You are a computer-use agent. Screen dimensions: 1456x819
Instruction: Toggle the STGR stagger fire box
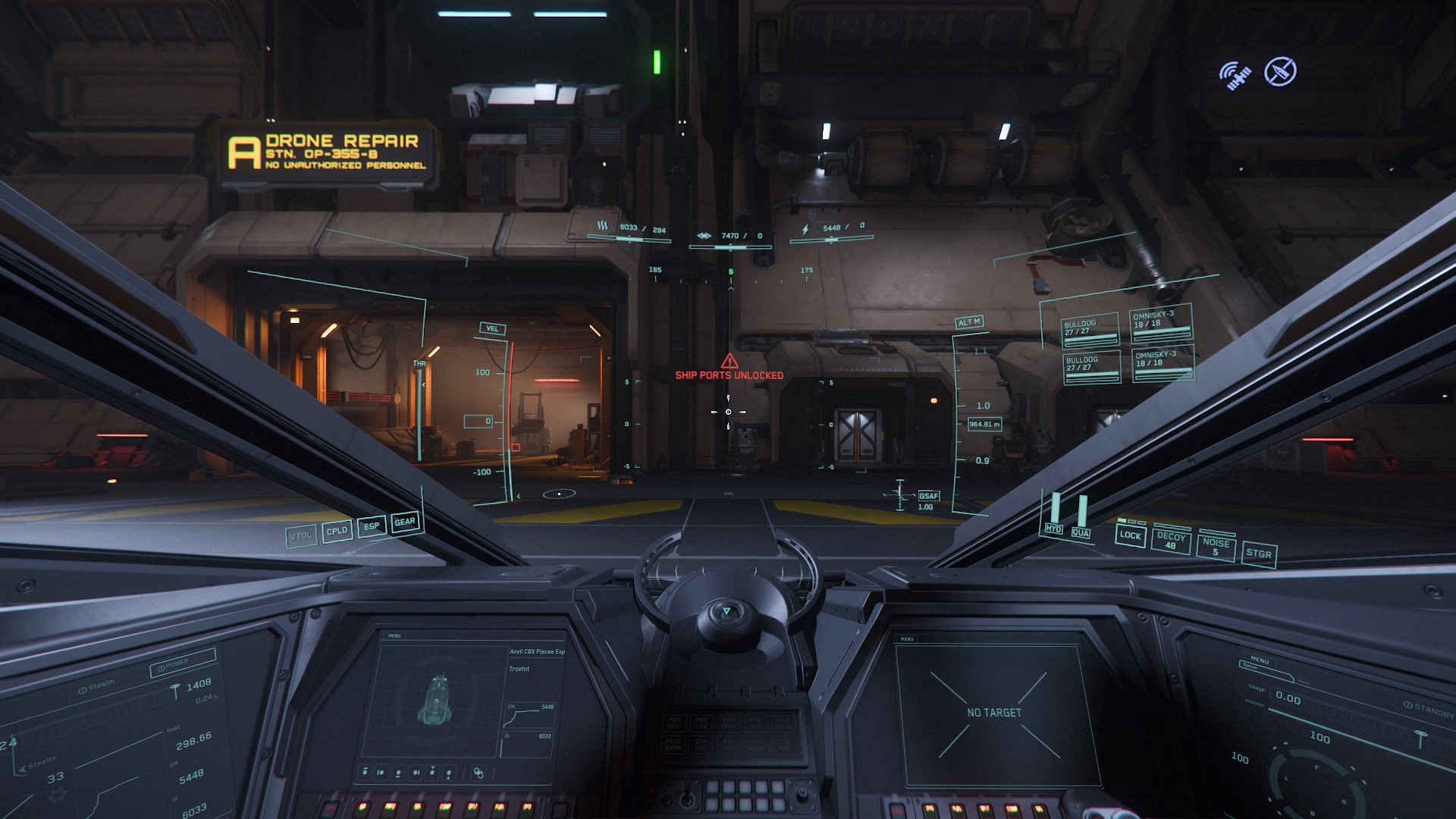point(1259,554)
